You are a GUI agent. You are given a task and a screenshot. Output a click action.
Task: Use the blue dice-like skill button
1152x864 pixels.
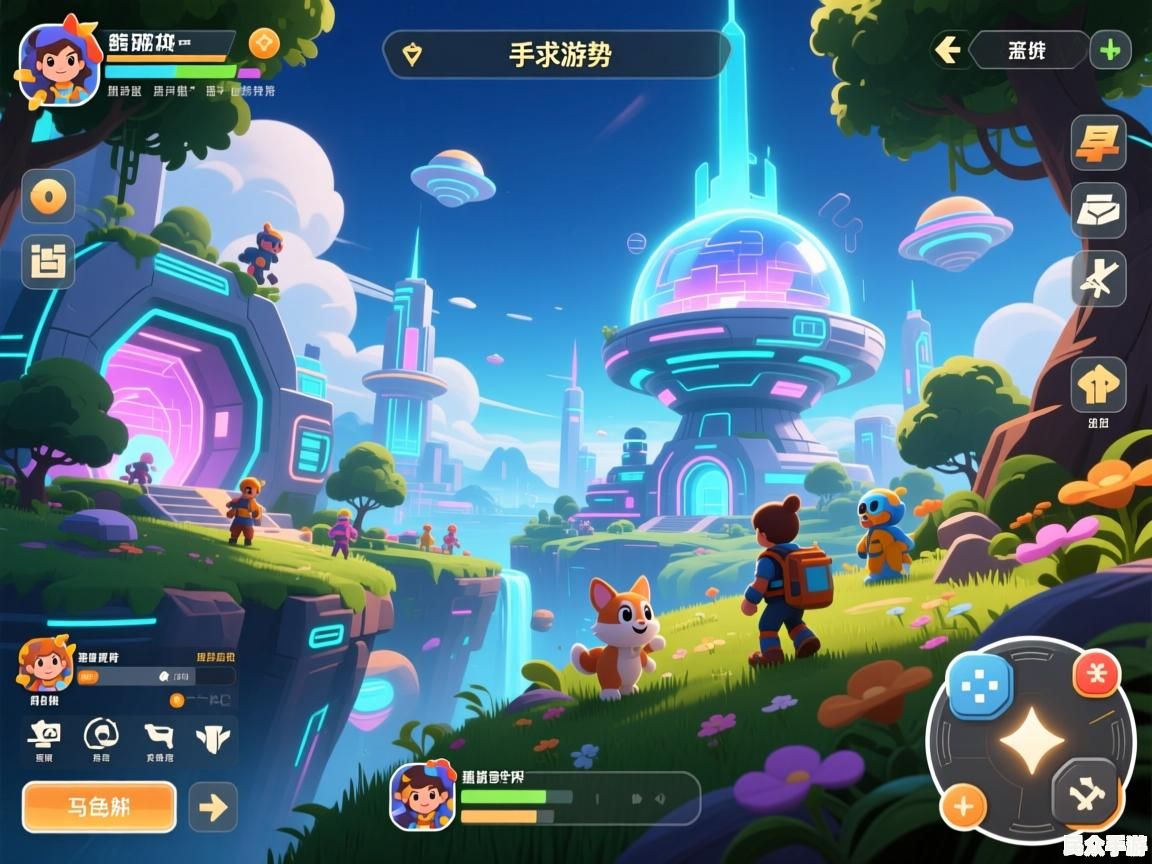(979, 686)
